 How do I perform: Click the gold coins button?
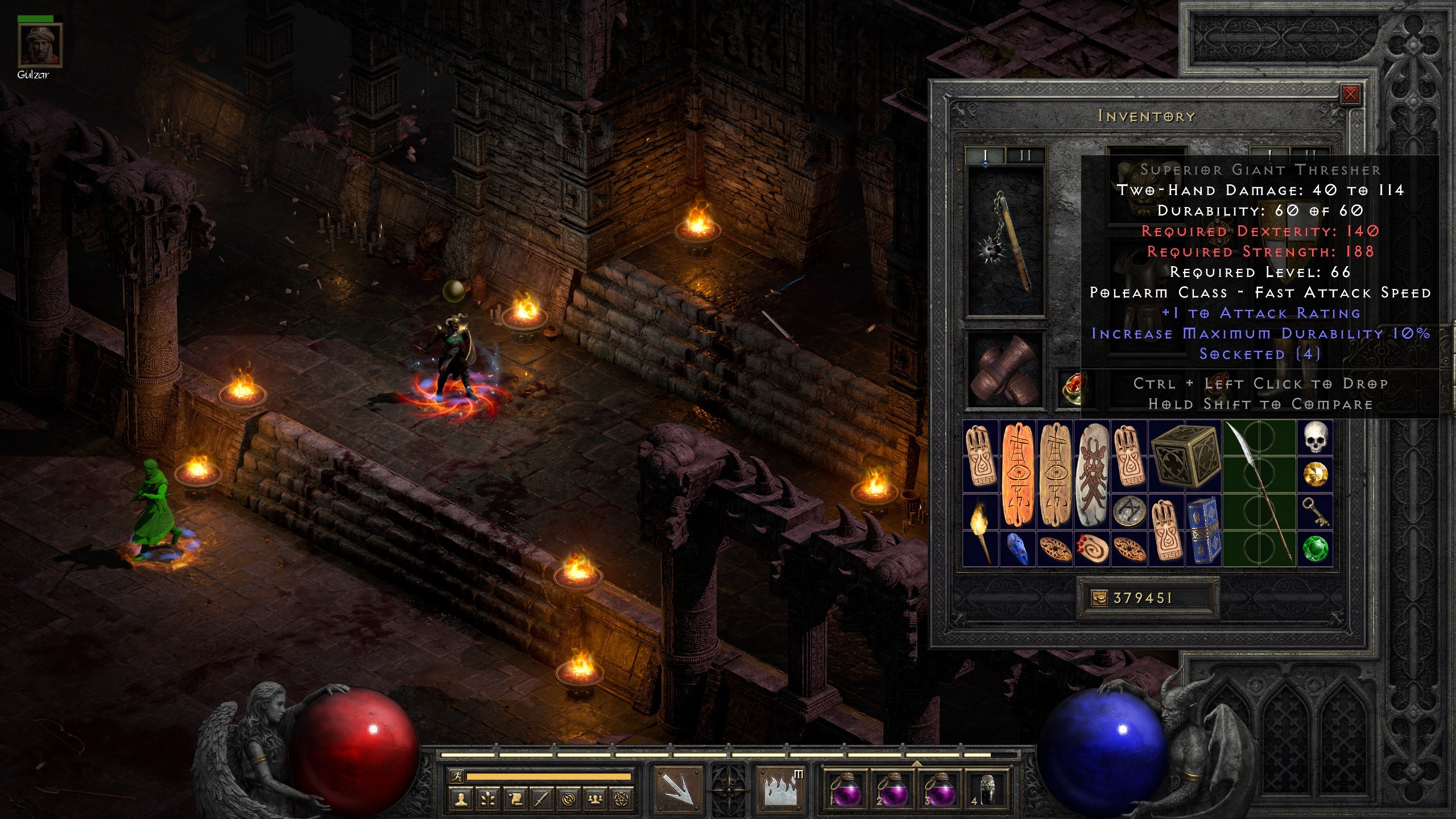[x=1099, y=598]
